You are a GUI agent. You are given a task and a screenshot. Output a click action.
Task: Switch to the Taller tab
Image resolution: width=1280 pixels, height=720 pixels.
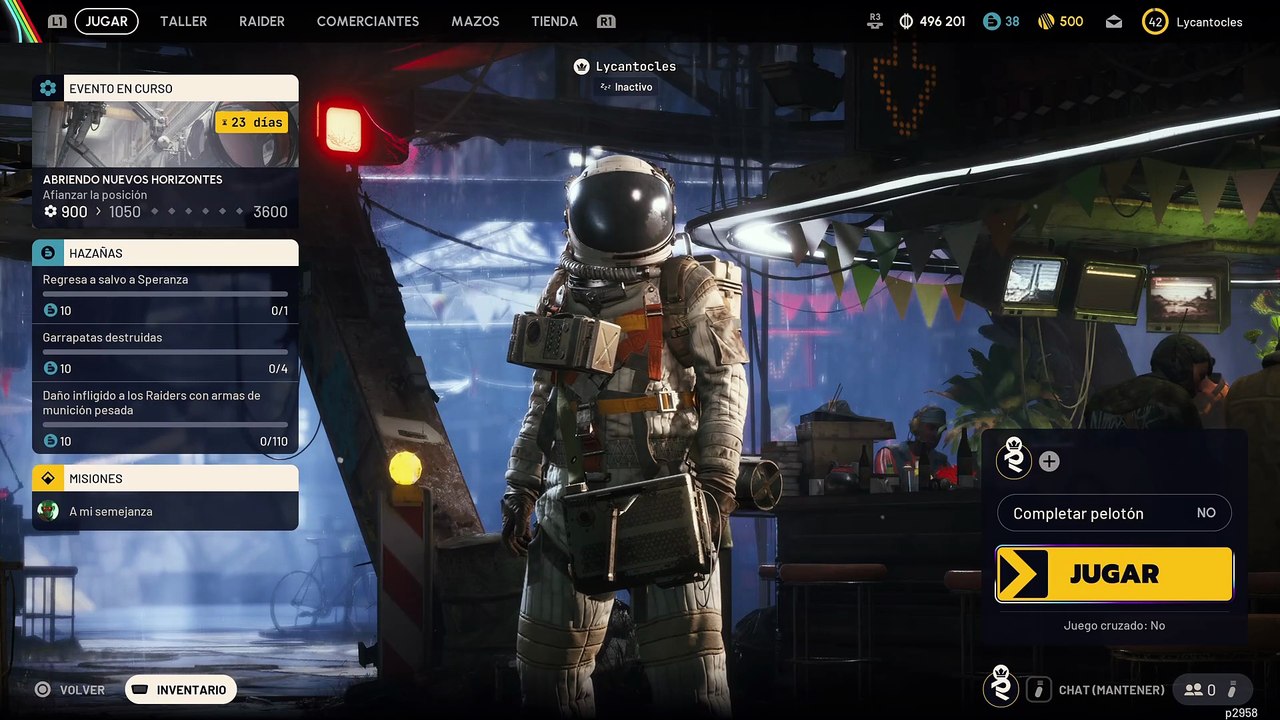pos(183,21)
